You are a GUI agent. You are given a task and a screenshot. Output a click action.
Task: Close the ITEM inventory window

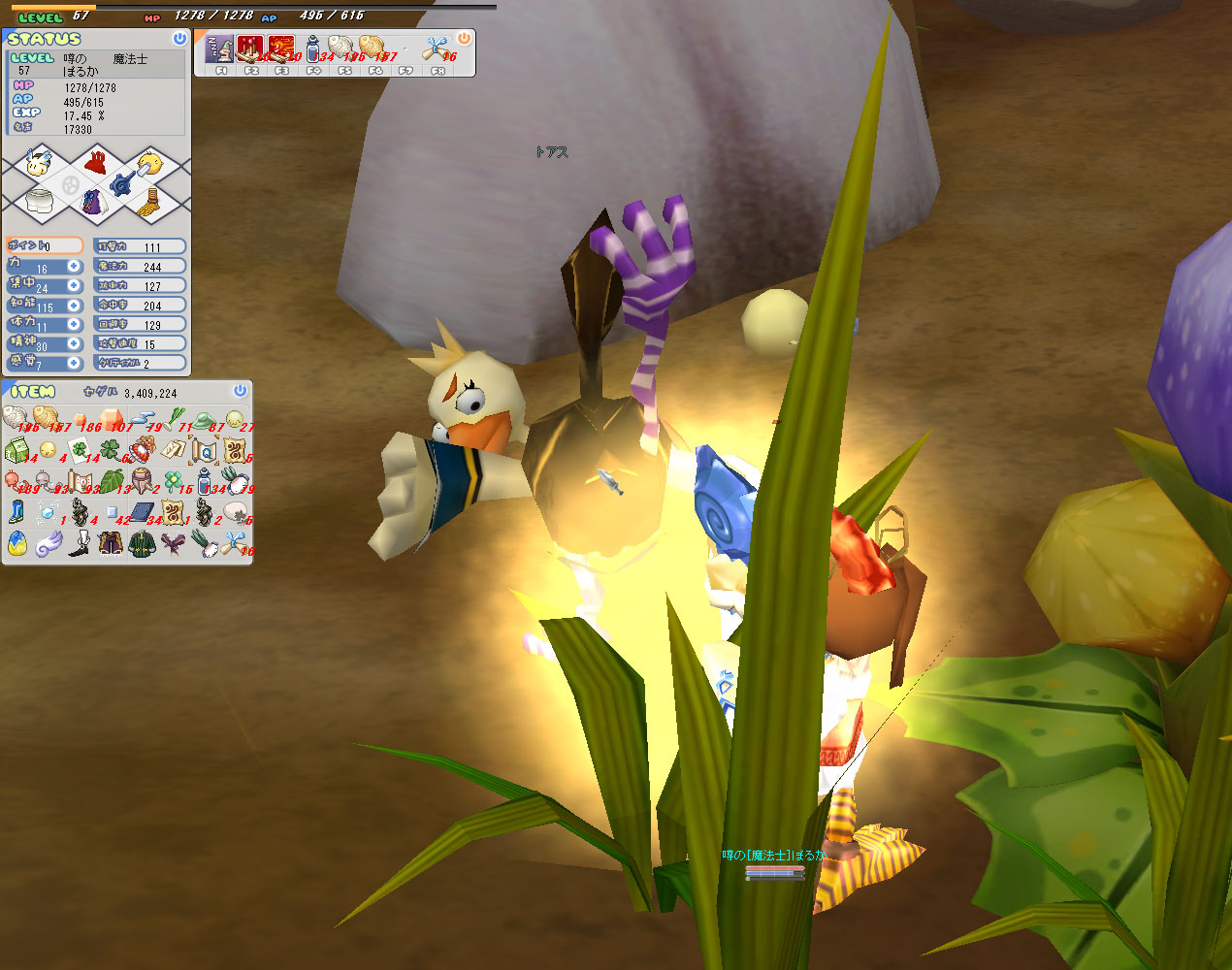click(240, 391)
